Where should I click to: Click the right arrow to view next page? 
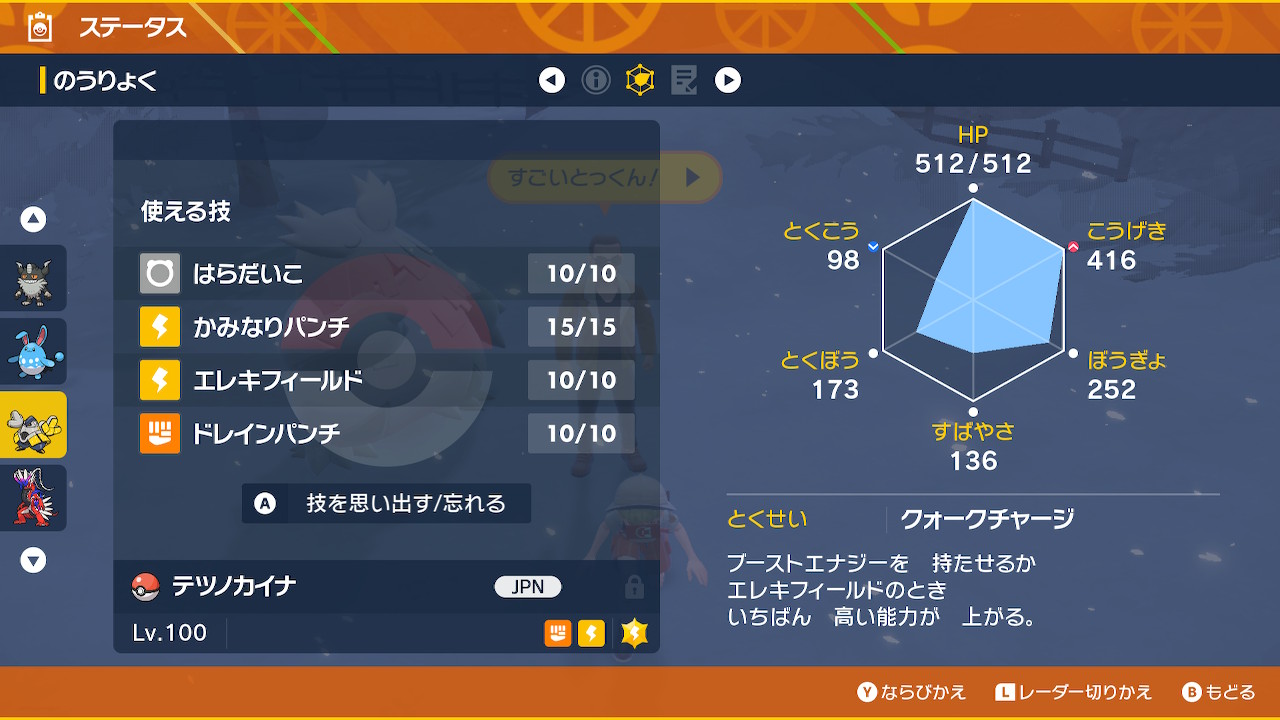coord(728,80)
